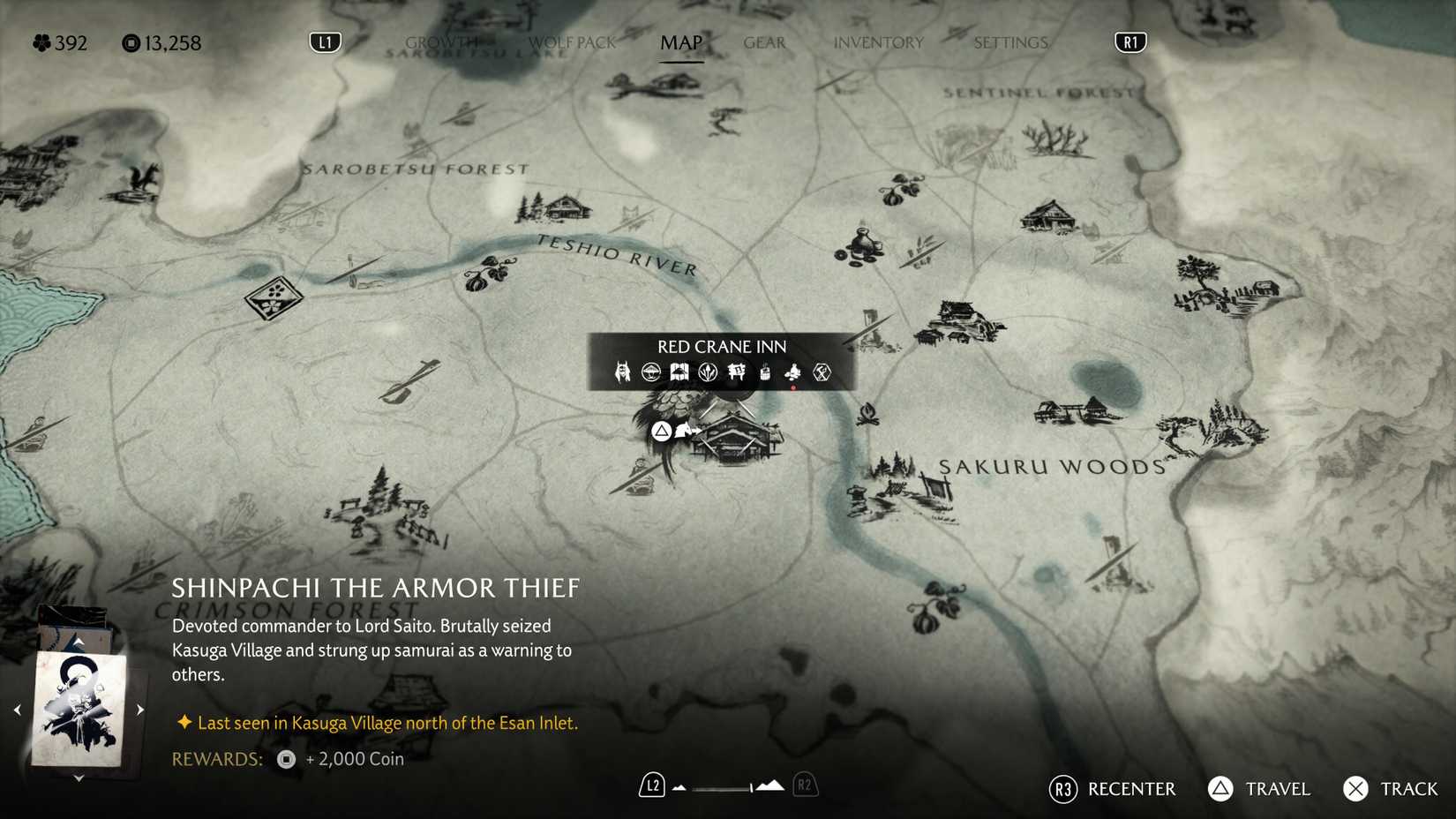
Task: Select the hexagonal weapons icon in the popup
Action: click(821, 372)
